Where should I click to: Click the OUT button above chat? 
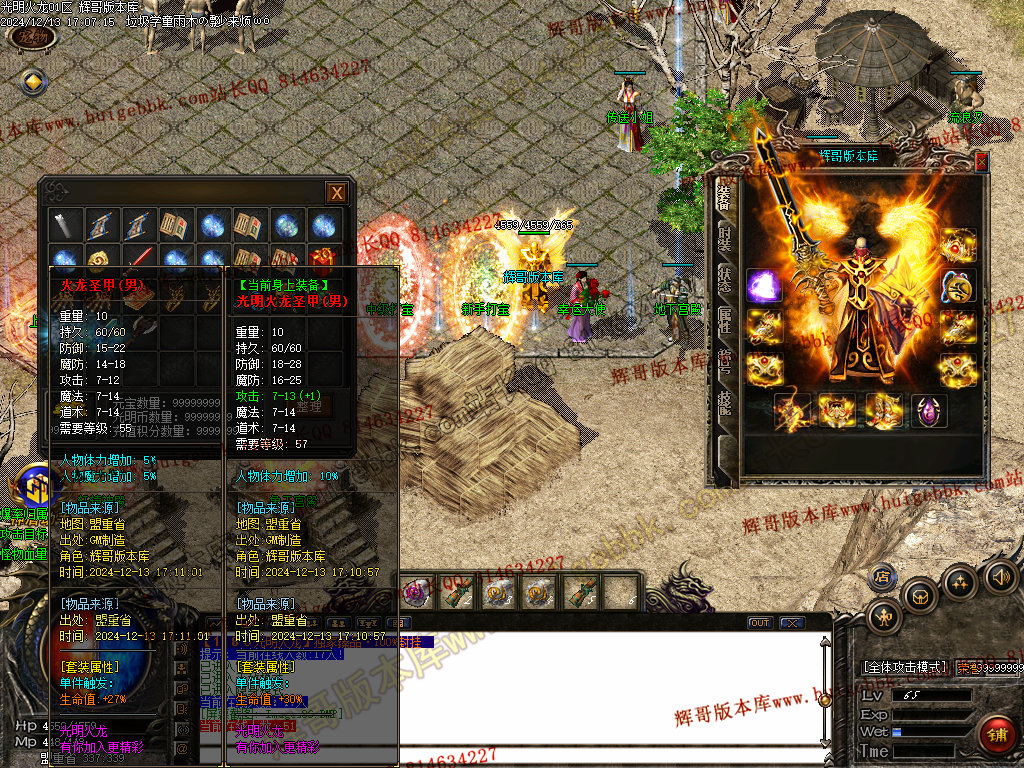(x=760, y=623)
